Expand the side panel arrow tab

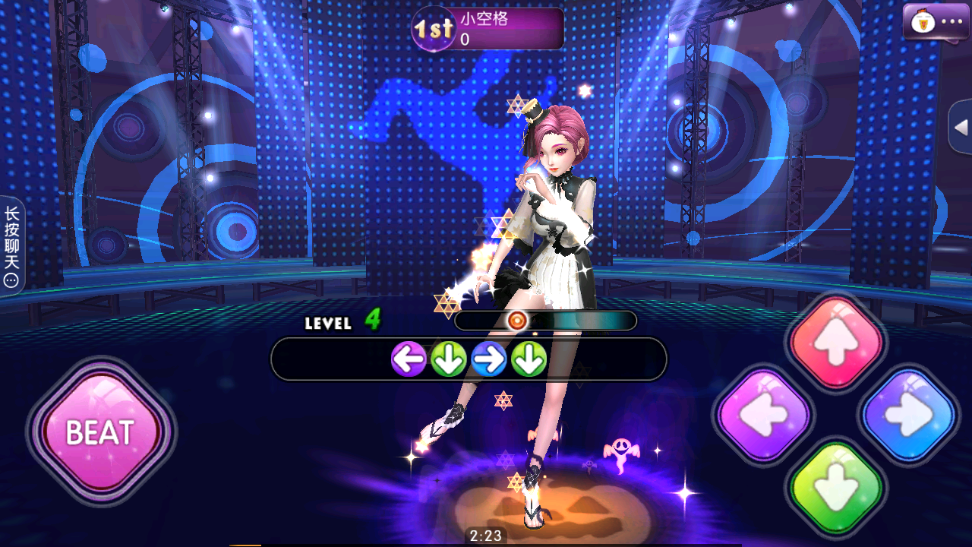(960, 128)
